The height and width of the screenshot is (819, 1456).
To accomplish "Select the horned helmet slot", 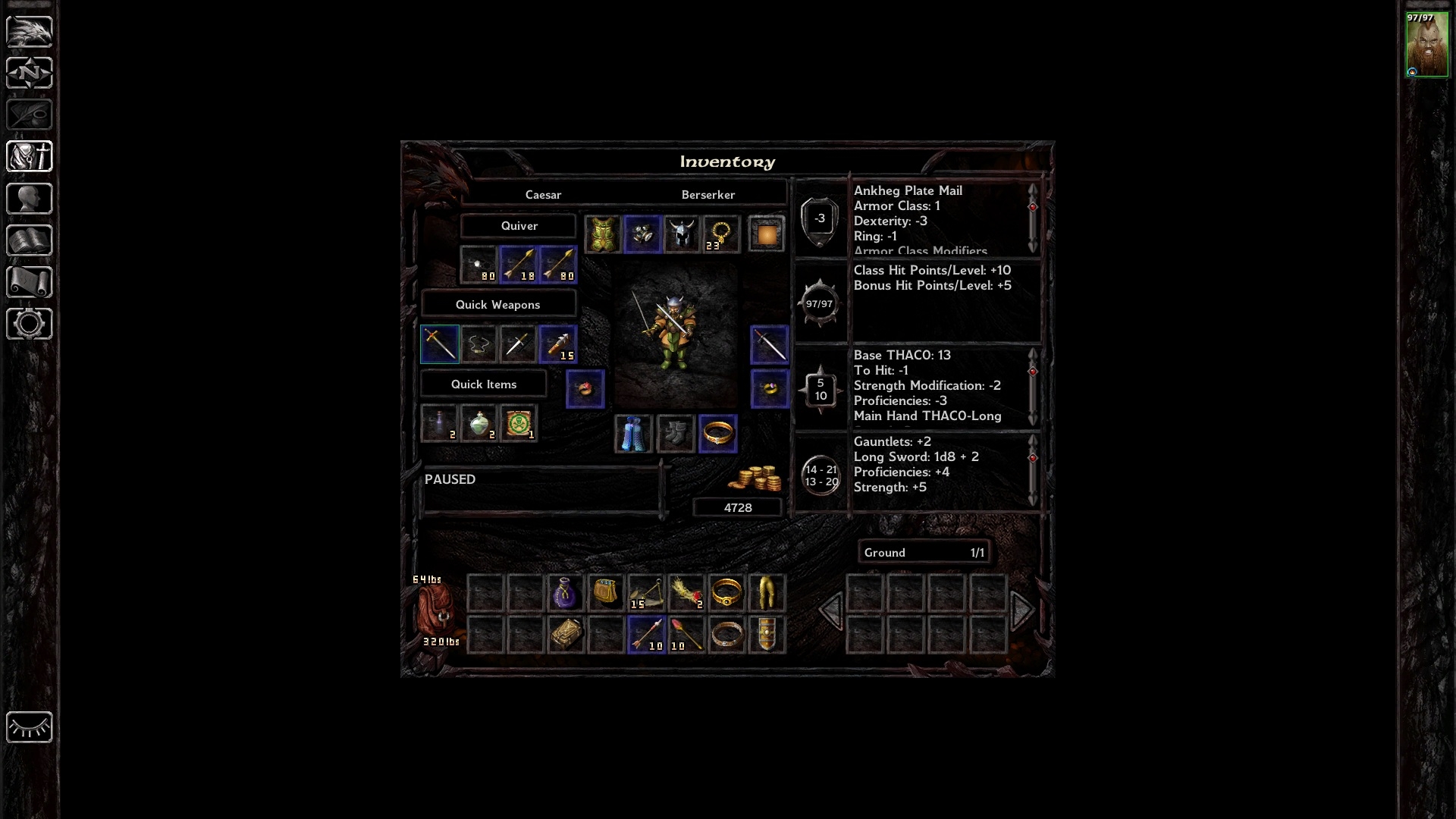I will [x=681, y=234].
